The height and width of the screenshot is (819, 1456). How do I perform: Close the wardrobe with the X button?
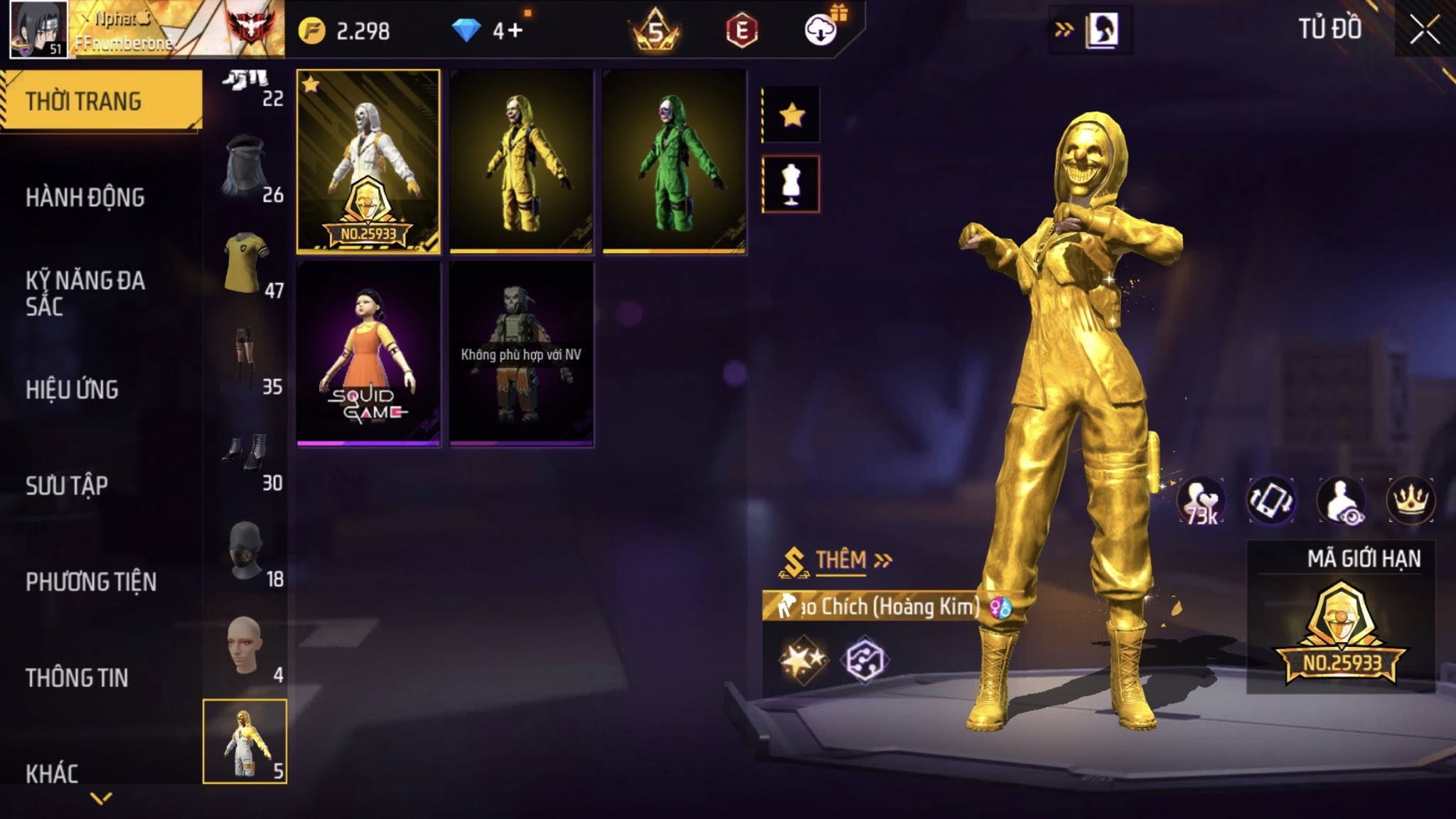(x=1425, y=31)
